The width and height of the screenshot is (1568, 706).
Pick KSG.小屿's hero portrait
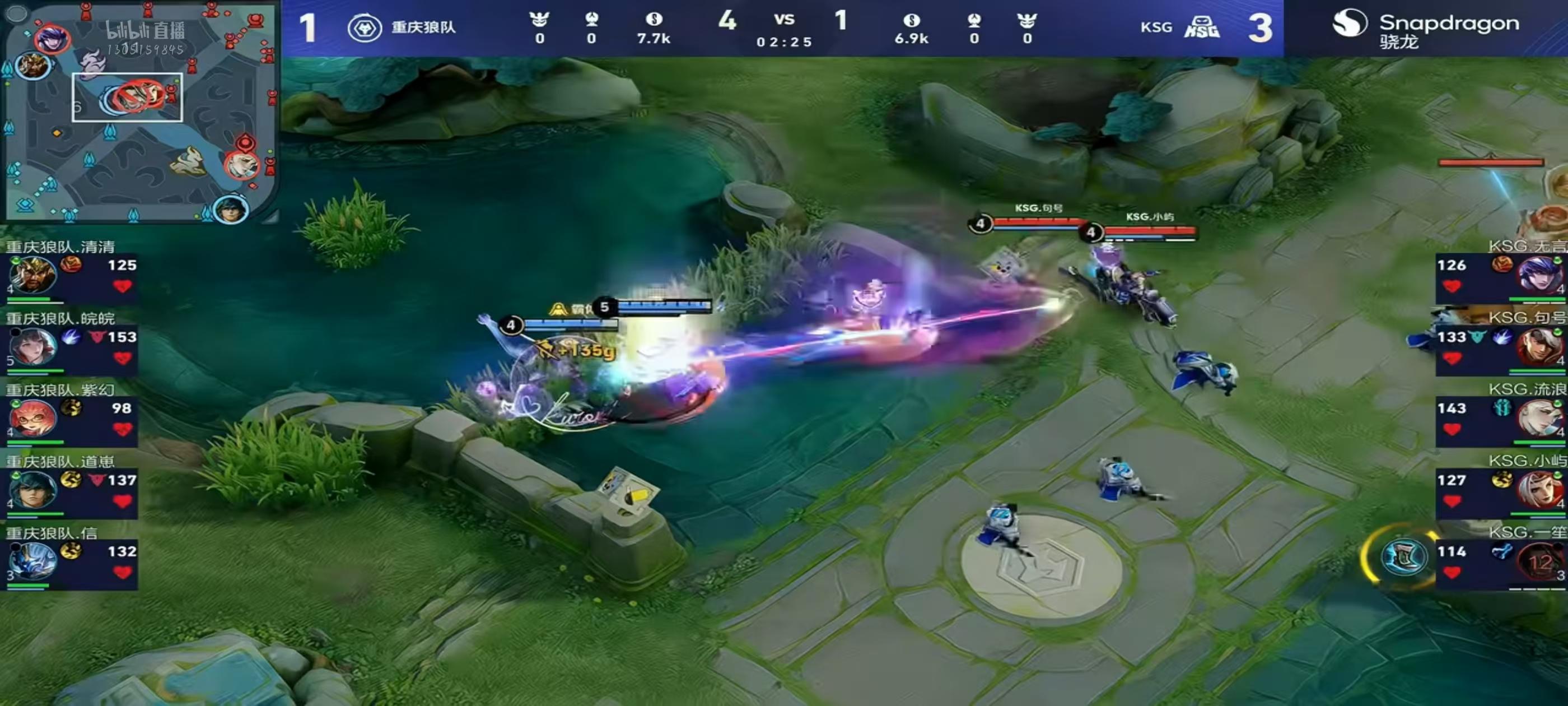(1540, 490)
